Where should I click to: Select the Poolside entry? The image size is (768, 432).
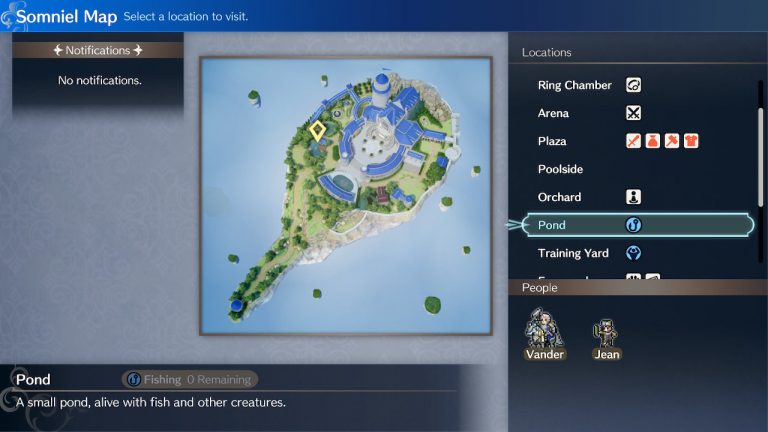click(560, 169)
